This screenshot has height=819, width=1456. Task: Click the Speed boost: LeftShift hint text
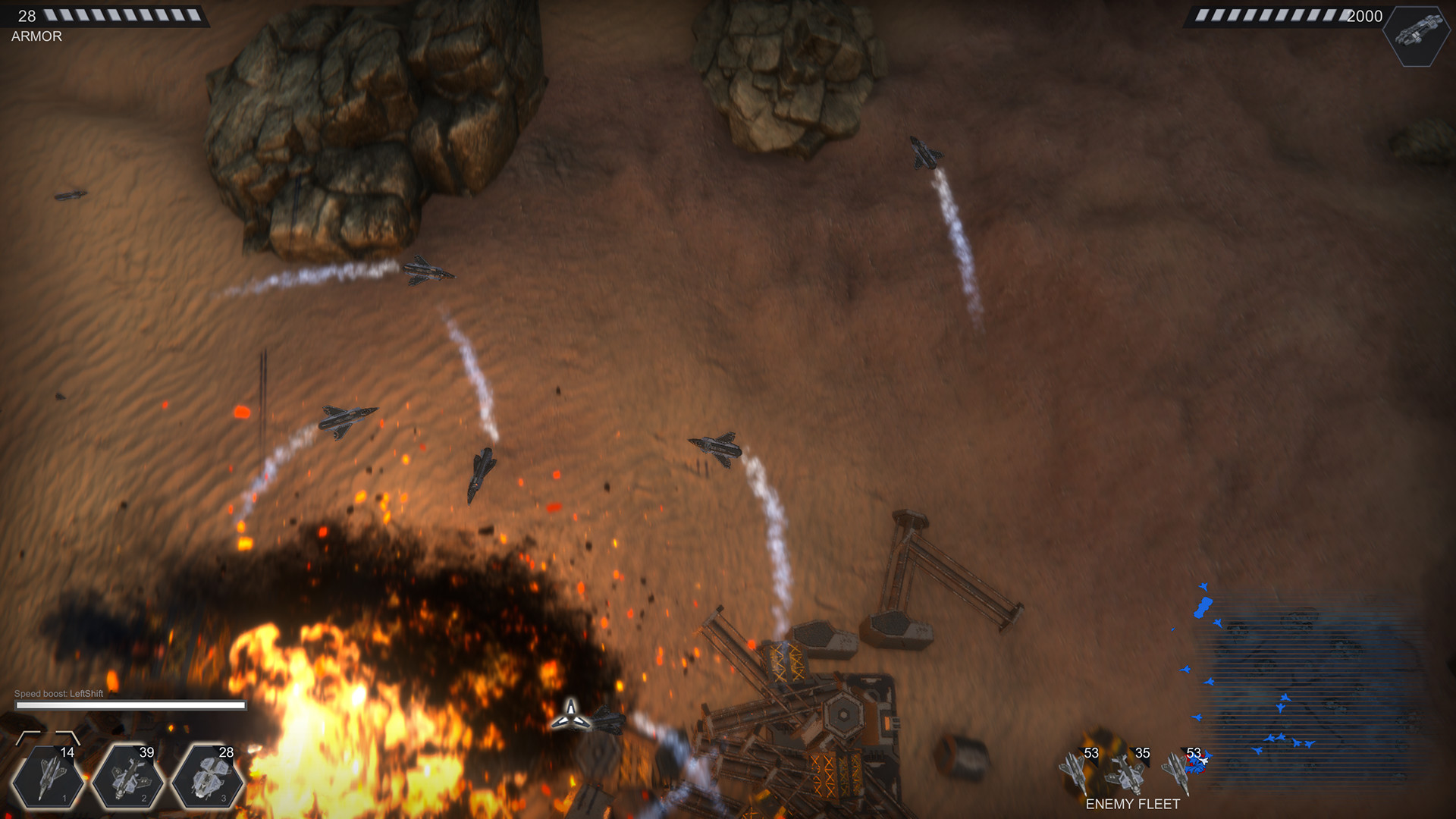pos(59,692)
